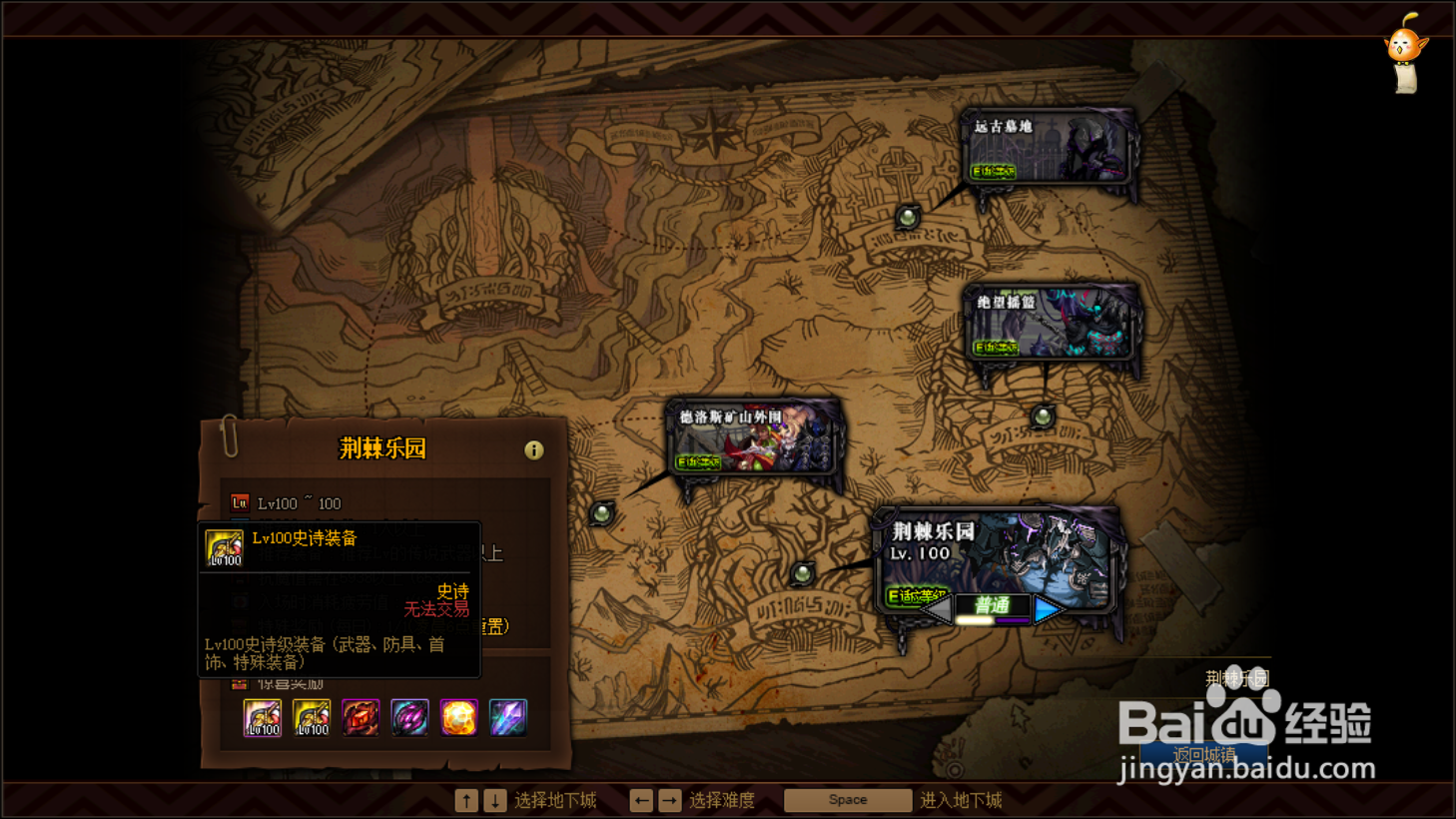Click the purple ore reward icon

click(410, 717)
